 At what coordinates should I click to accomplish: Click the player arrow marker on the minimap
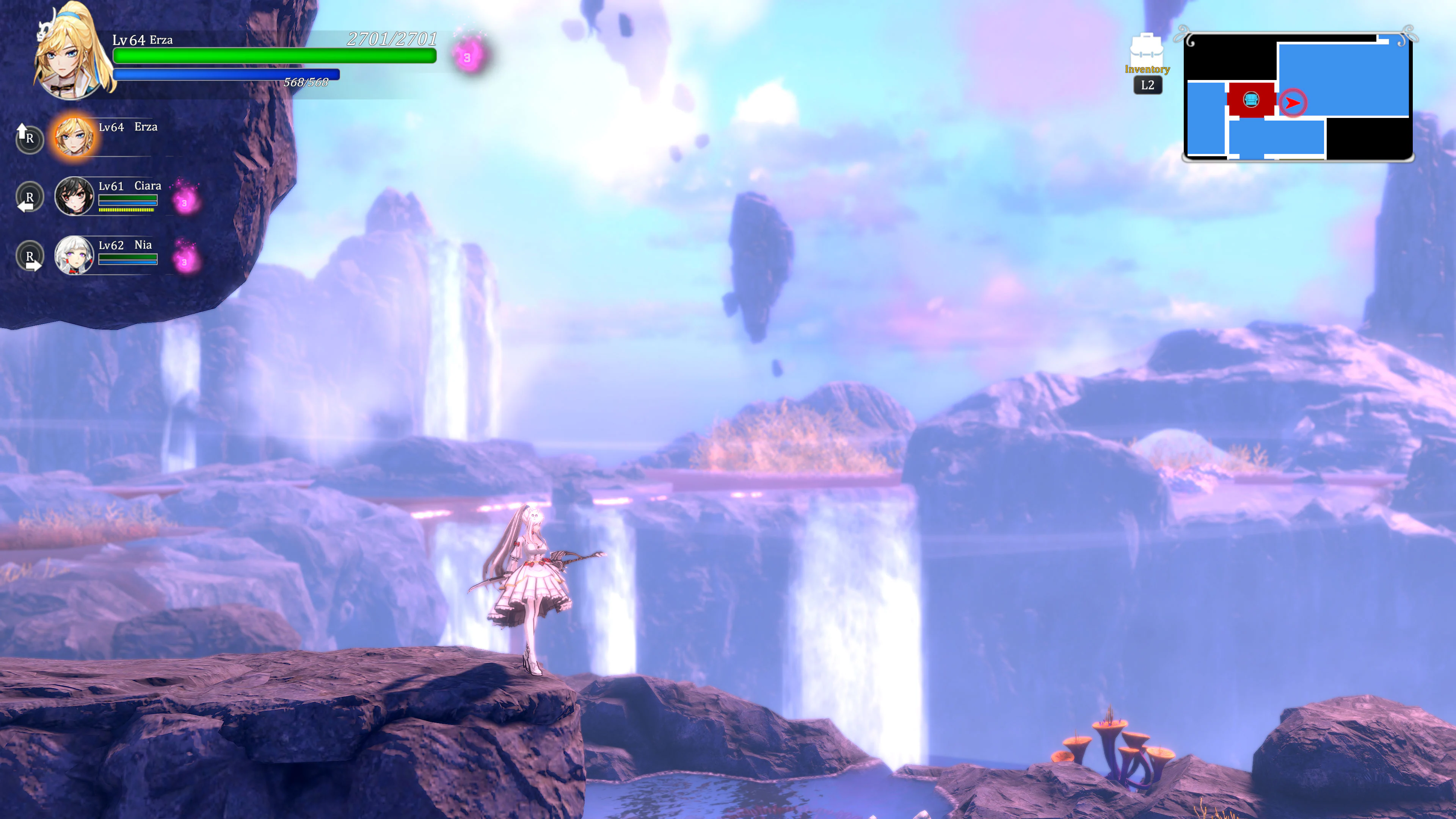tap(1293, 102)
